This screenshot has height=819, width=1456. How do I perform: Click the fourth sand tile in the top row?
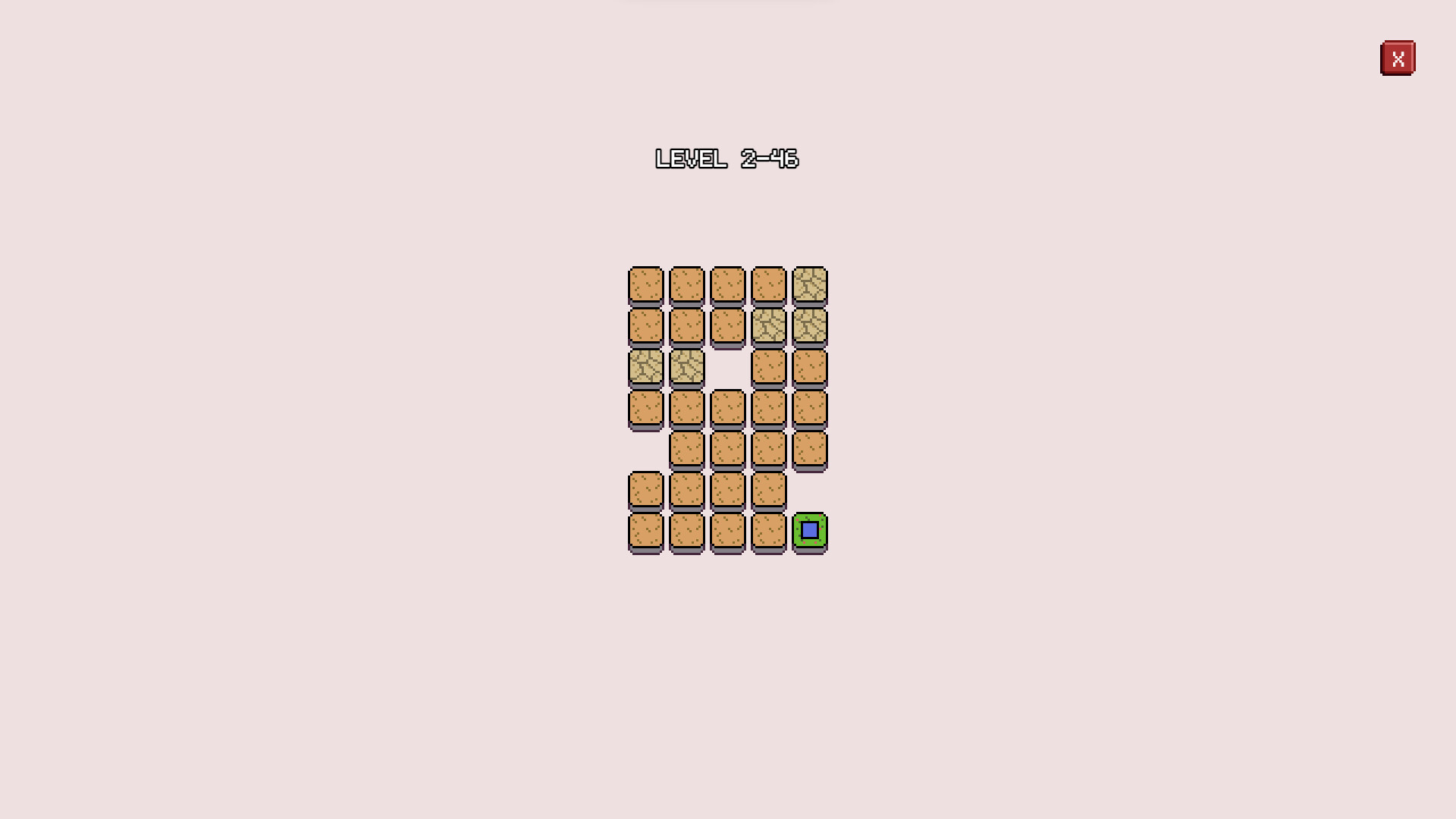(x=769, y=284)
